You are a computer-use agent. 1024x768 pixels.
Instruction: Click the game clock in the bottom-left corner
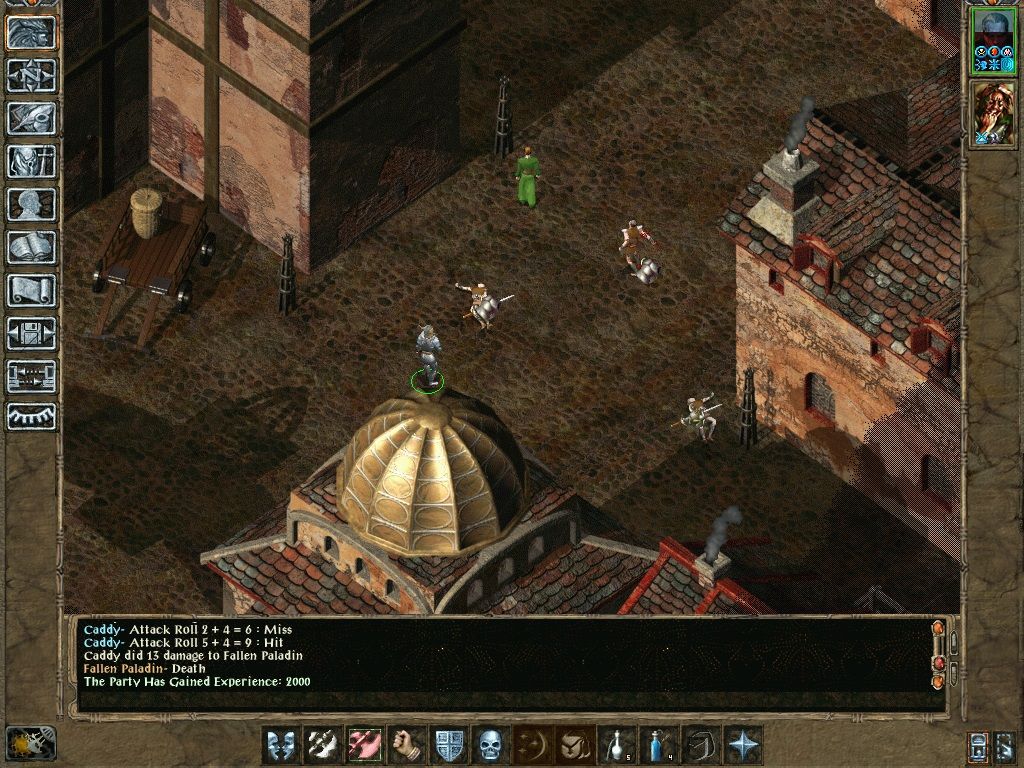click(31, 742)
